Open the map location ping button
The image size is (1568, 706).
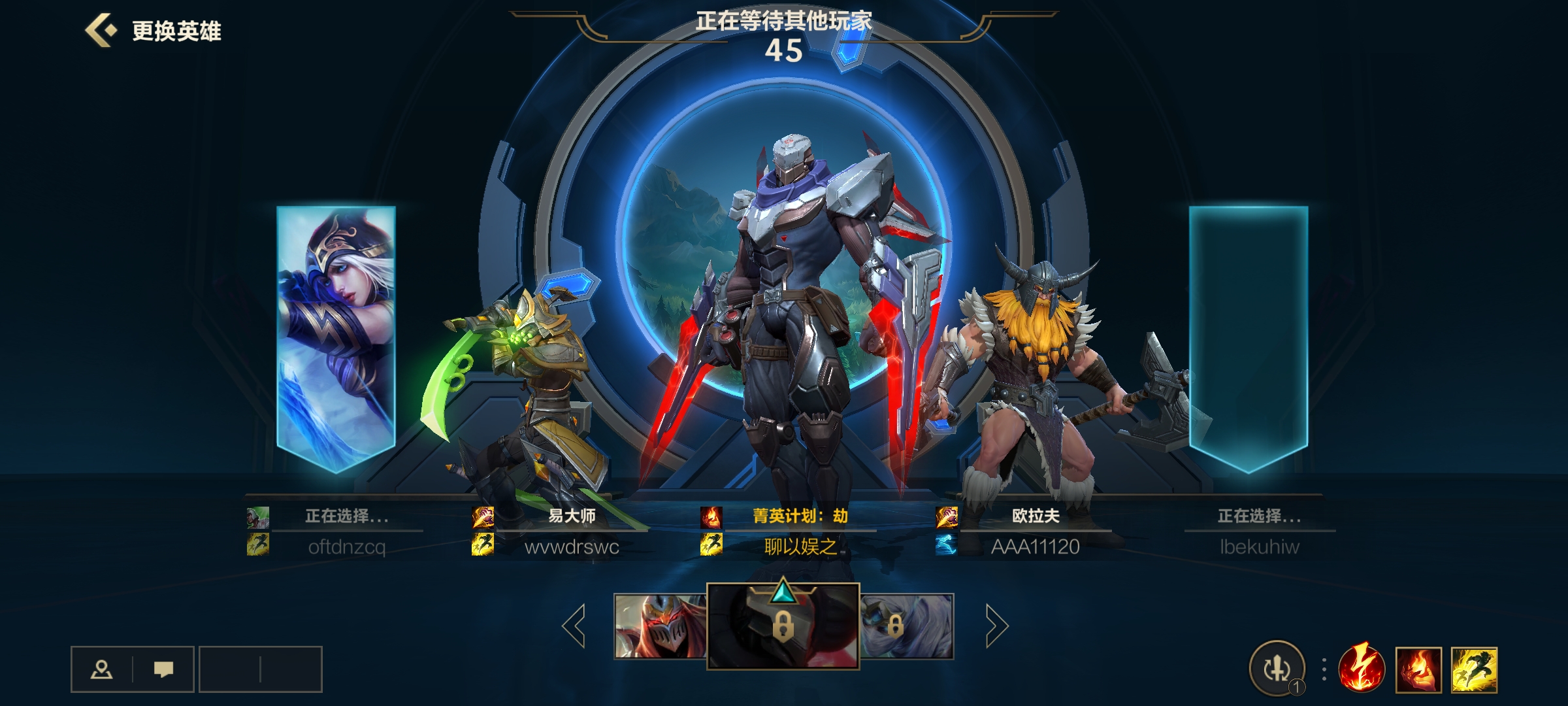click(101, 669)
